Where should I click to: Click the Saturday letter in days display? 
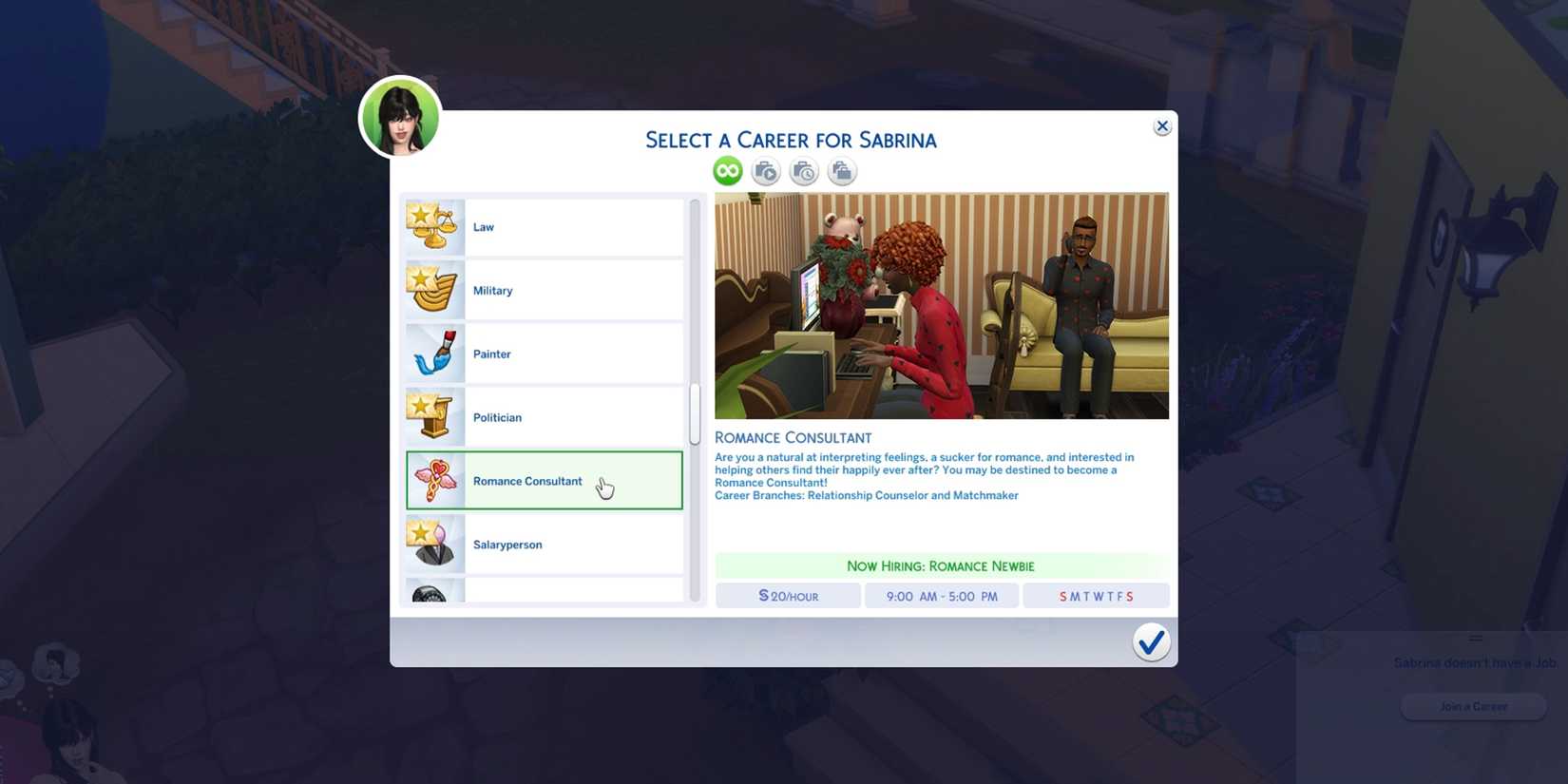1130,596
